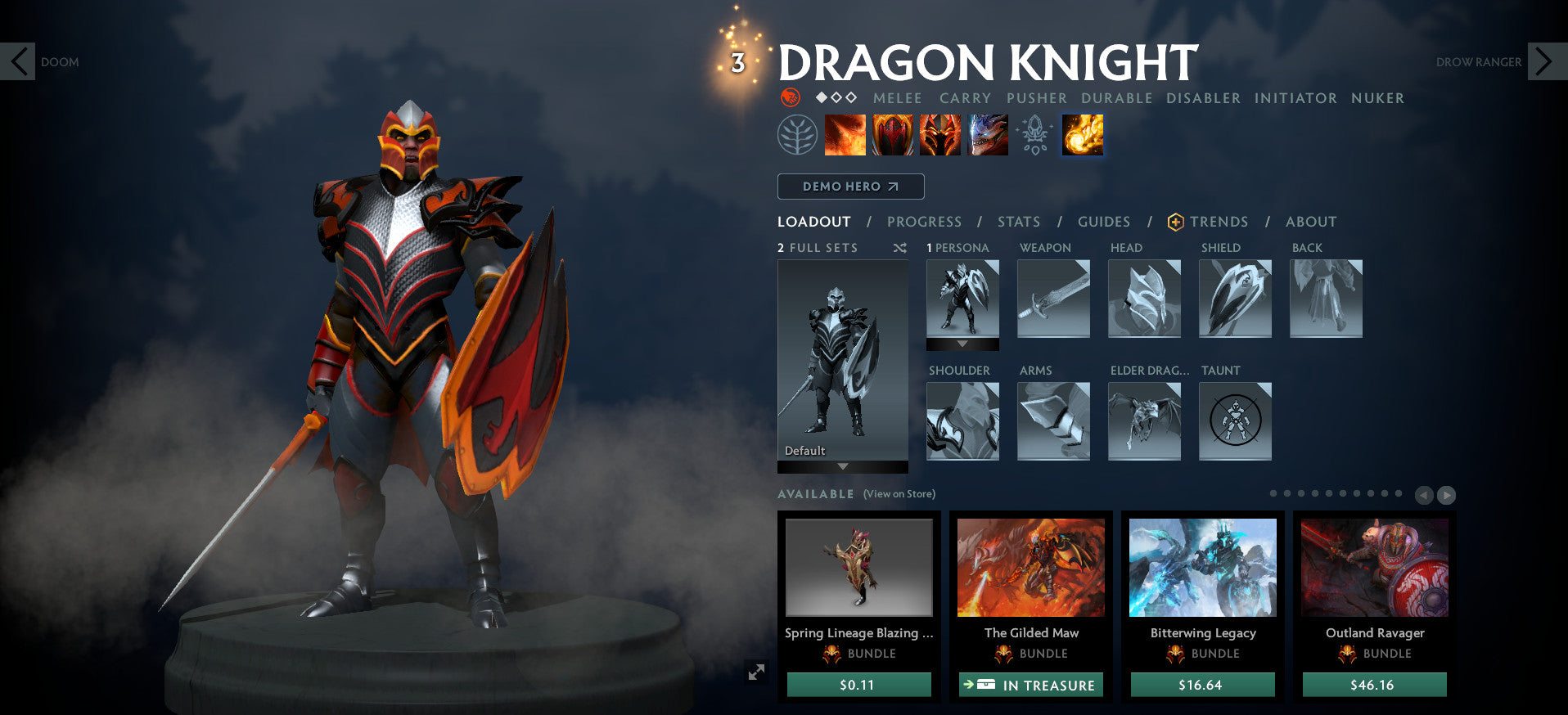
Task: Select the Breathe Fire ability icon
Action: click(844, 135)
